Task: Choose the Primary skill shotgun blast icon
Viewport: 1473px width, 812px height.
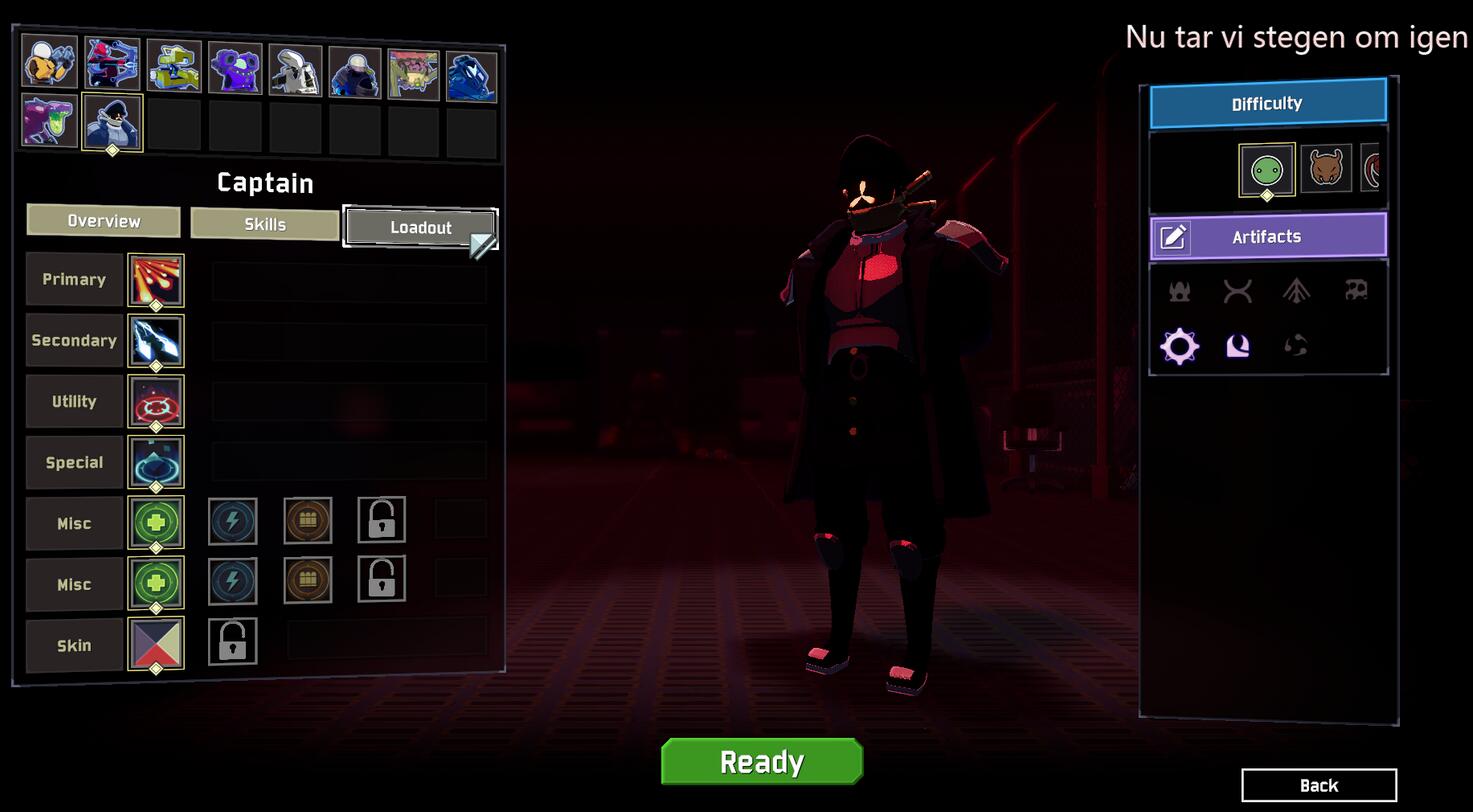Action: (156, 279)
